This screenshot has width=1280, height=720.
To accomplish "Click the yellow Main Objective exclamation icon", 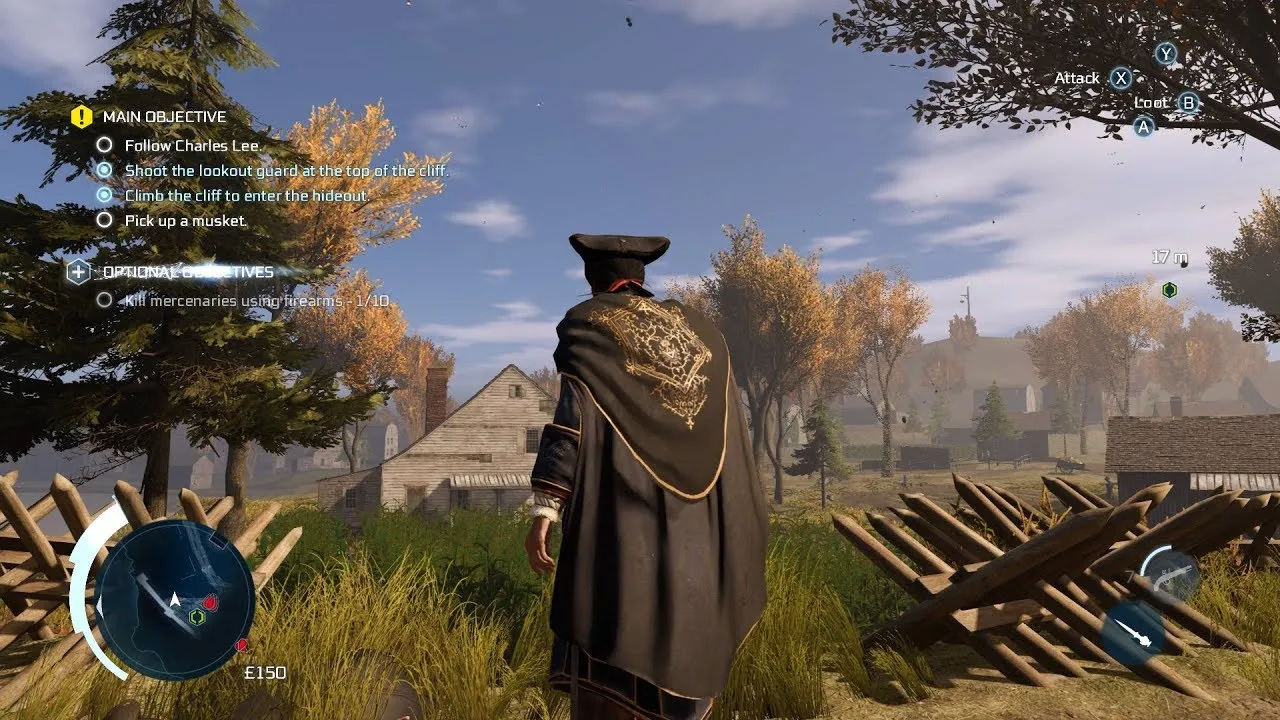I will (81, 117).
